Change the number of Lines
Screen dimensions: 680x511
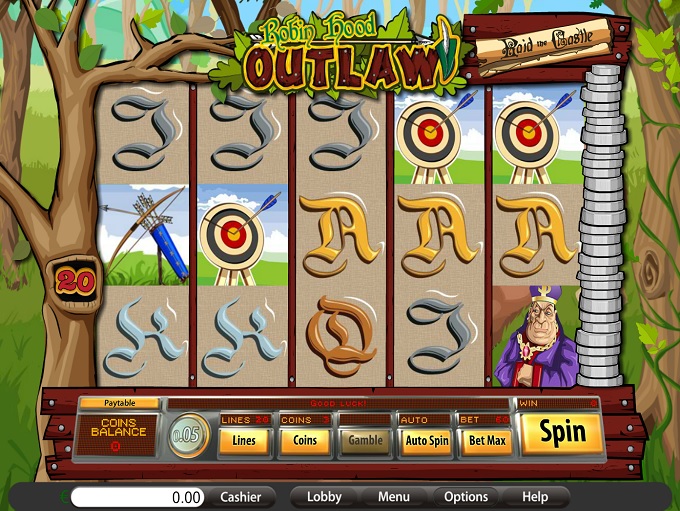(x=244, y=440)
